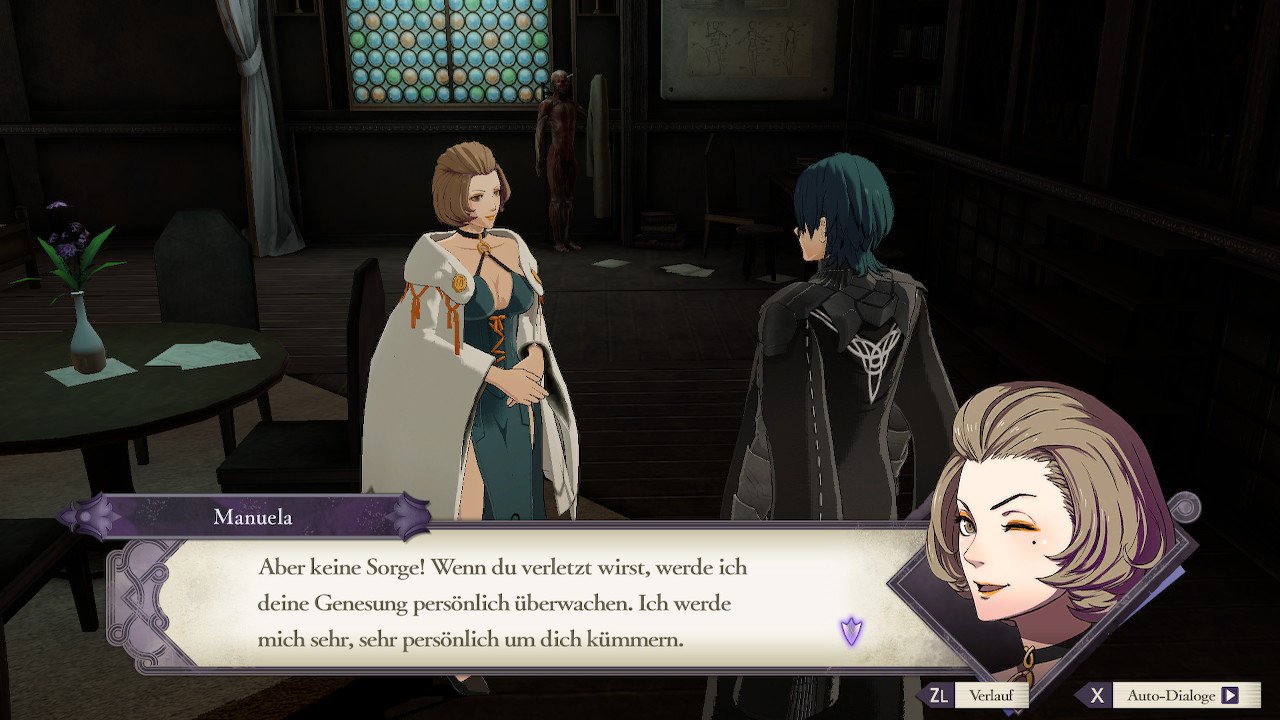
Task: Continue dialogue via the purple arrow indicator
Action: (x=851, y=631)
